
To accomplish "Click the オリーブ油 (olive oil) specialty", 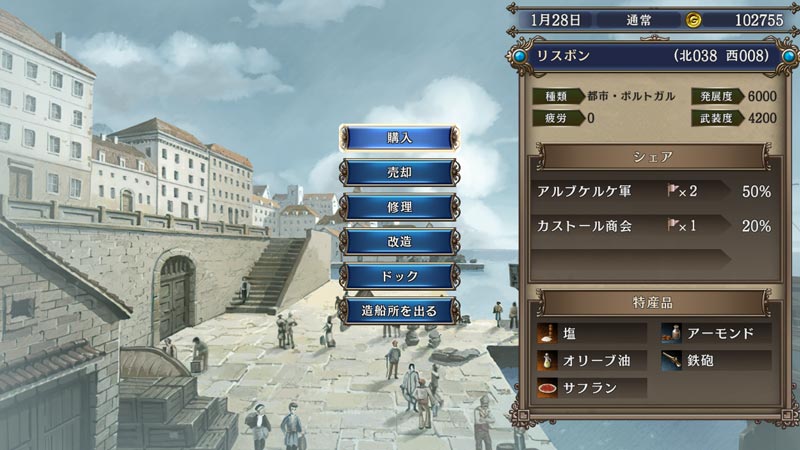I will [x=592, y=360].
